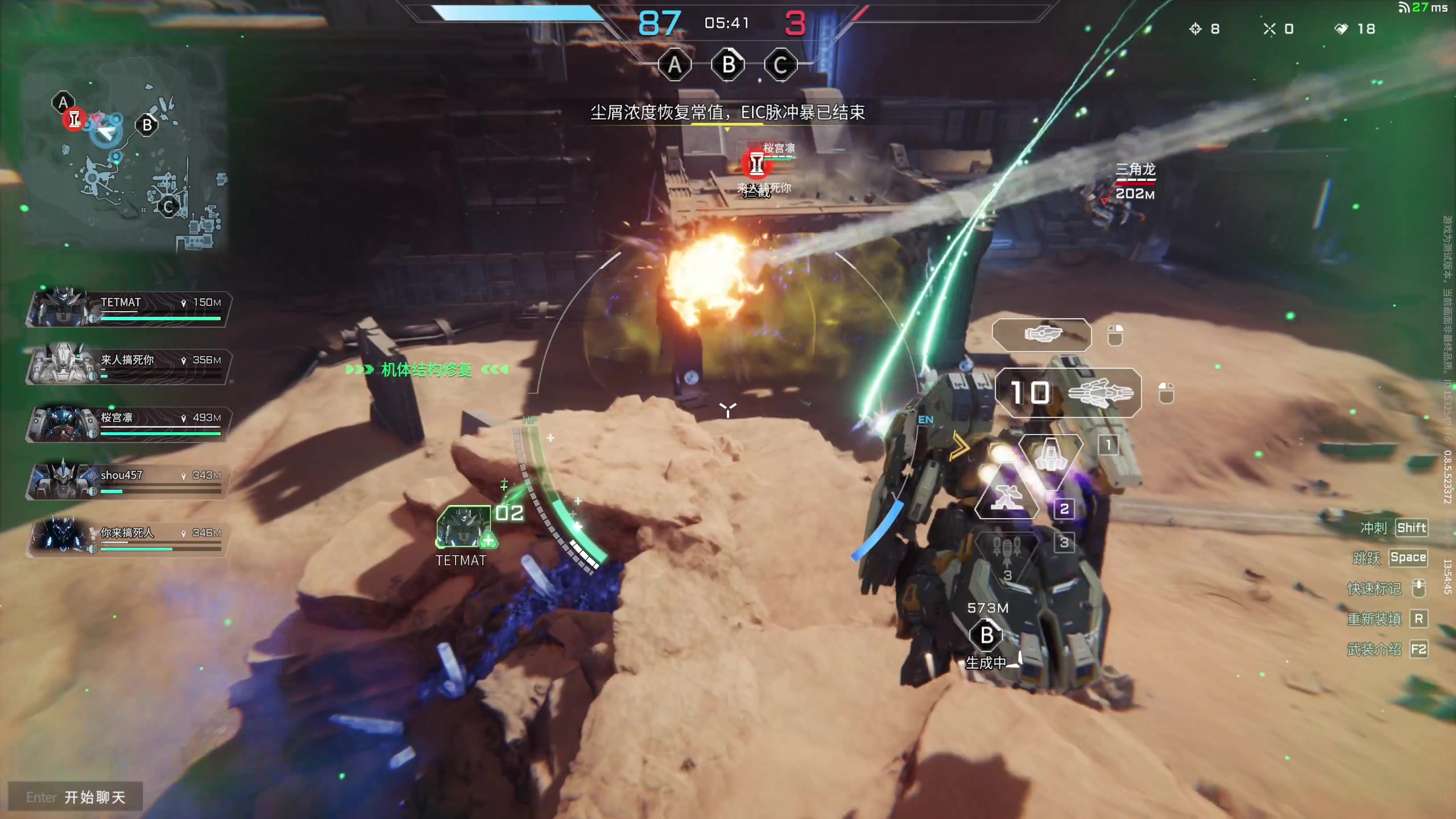Click the tactical minimap

[x=125, y=154]
